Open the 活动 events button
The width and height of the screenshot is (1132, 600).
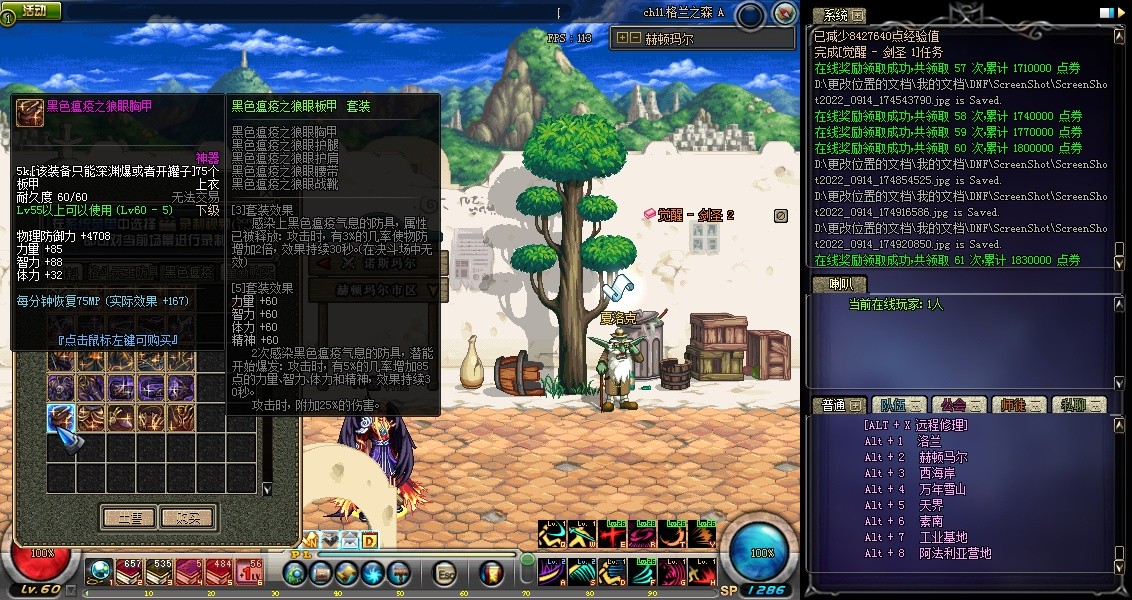click(x=33, y=10)
